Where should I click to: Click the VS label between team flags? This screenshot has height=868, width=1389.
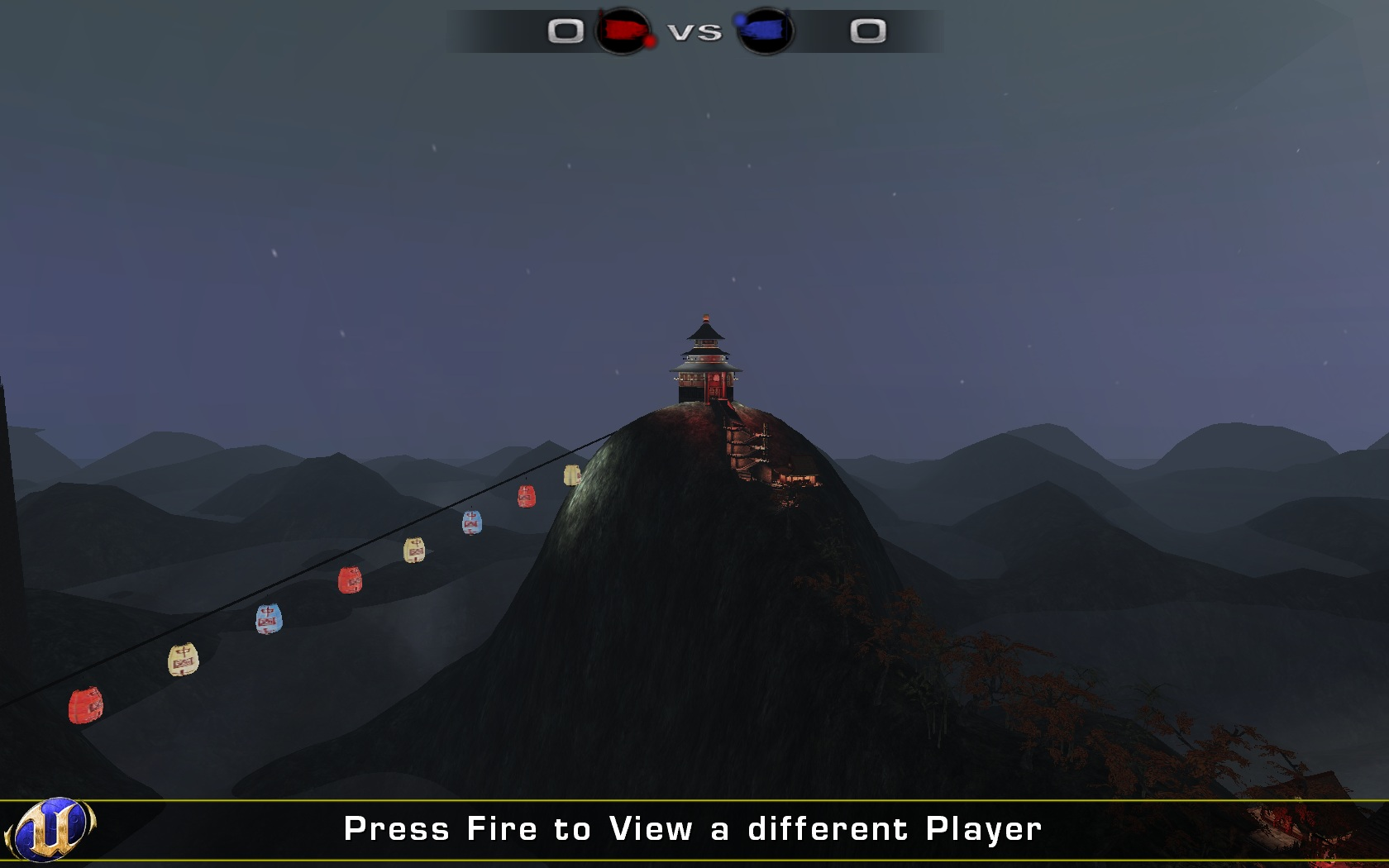[x=696, y=31]
